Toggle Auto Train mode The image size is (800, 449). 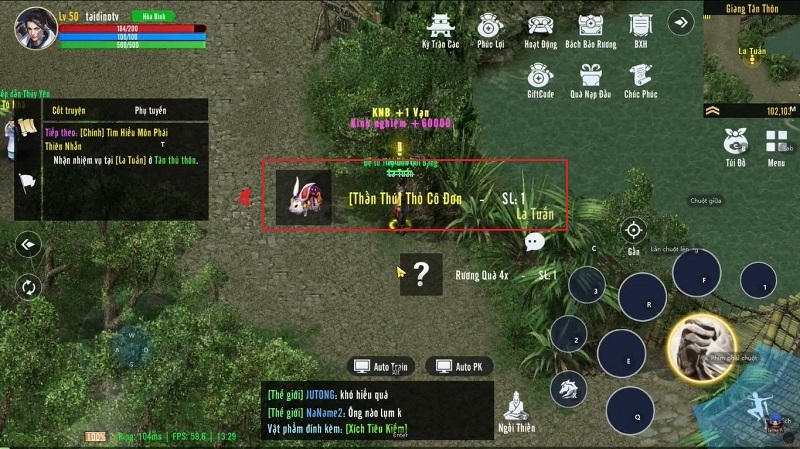pyautogui.click(x=381, y=367)
